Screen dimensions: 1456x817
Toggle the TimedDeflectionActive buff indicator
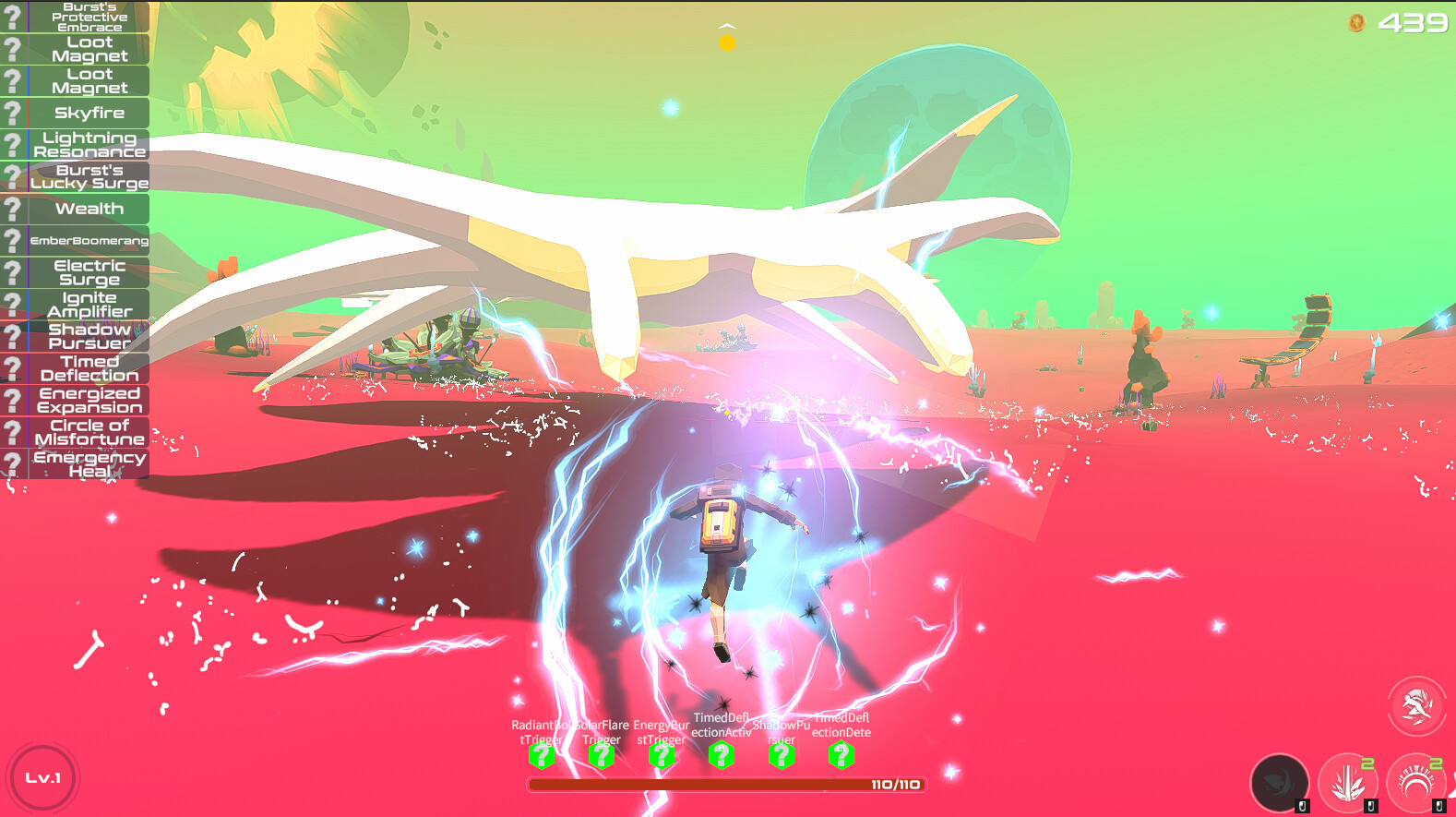tap(722, 755)
